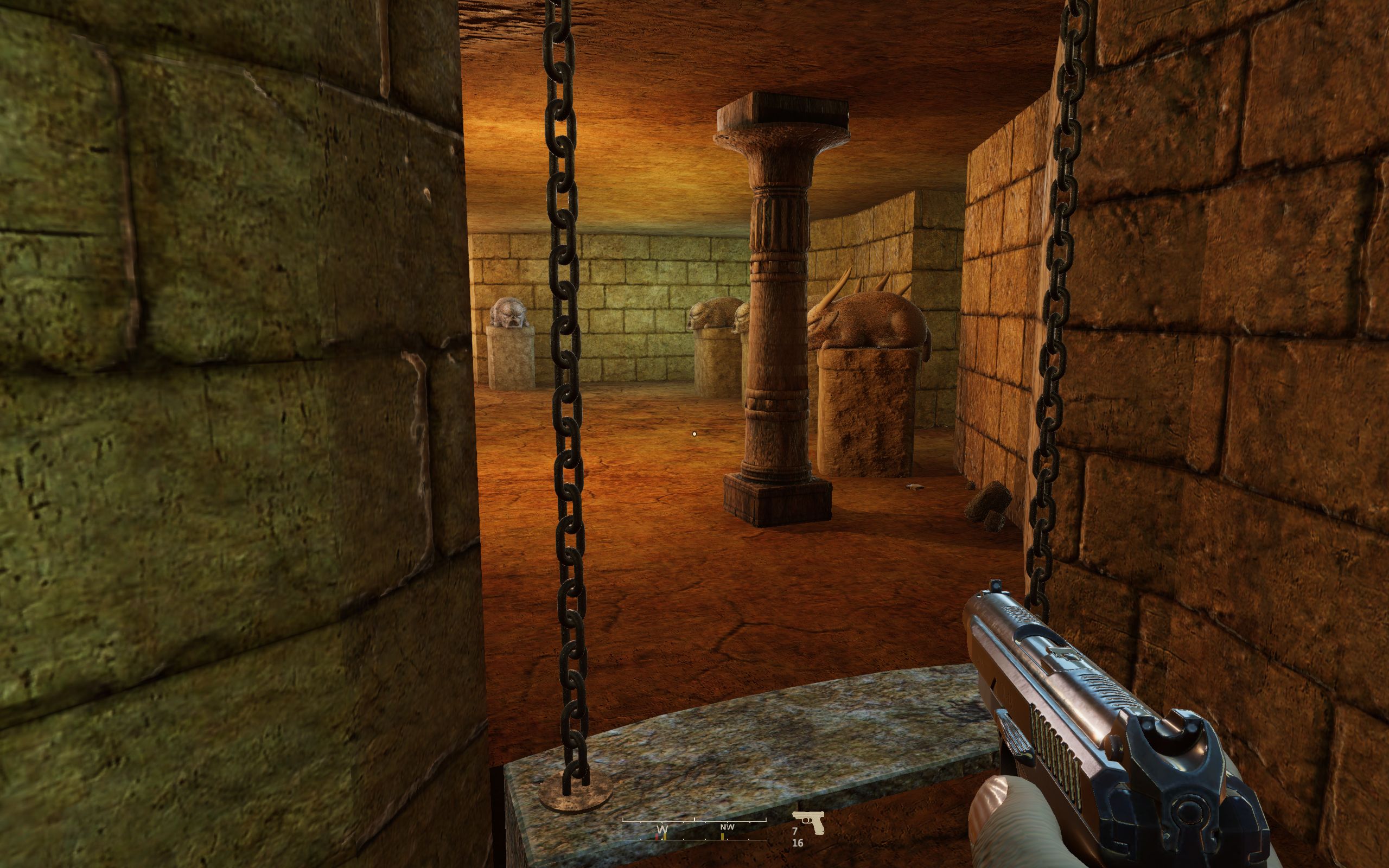Click the compass heading bar

(694, 829)
